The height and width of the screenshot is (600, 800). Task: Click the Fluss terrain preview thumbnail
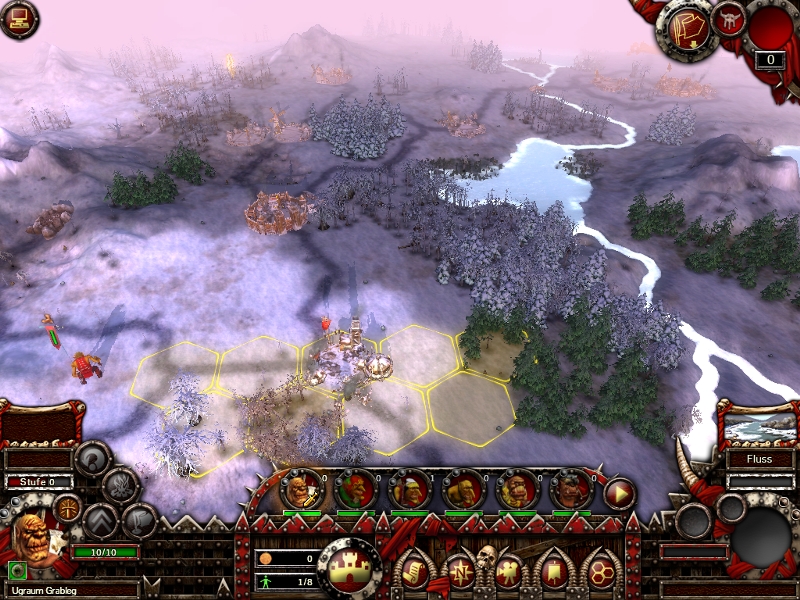(x=757, y=425)
